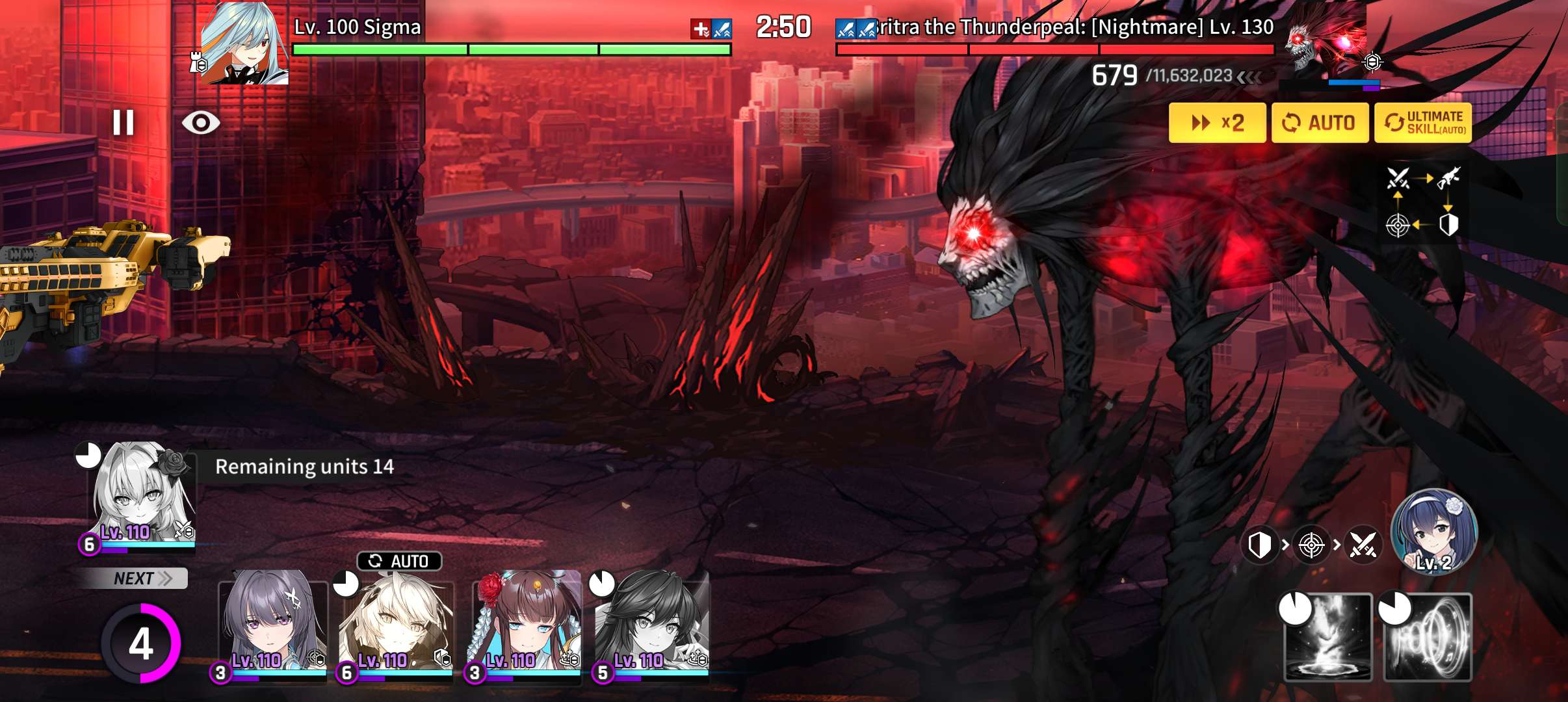
Task: Open the unit type advantage chart
Action: click(x=1422, y=201)
